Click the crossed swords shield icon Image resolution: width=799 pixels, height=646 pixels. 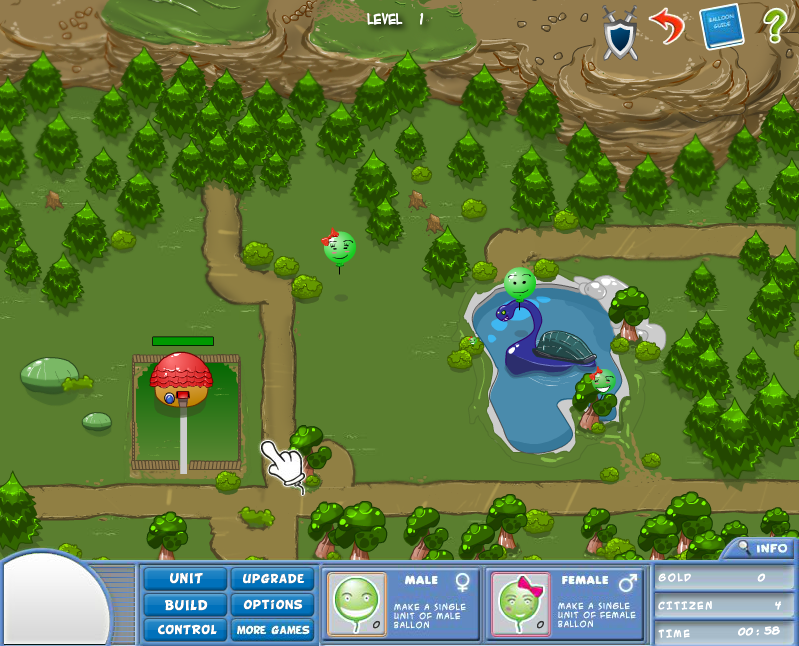click(620, 32)
